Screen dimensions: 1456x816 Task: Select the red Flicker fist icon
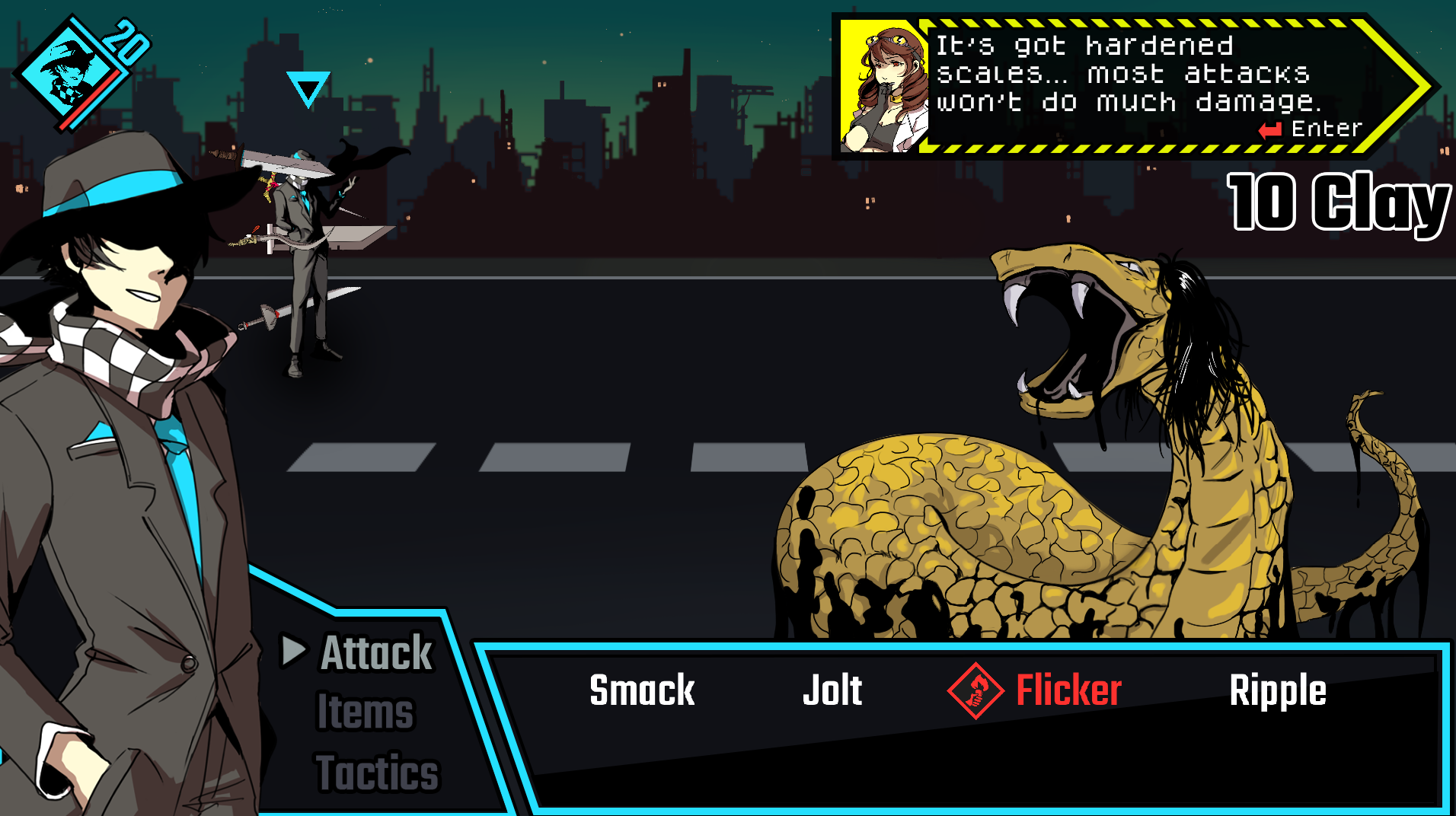pyautogui.click(x=977, y=690)
